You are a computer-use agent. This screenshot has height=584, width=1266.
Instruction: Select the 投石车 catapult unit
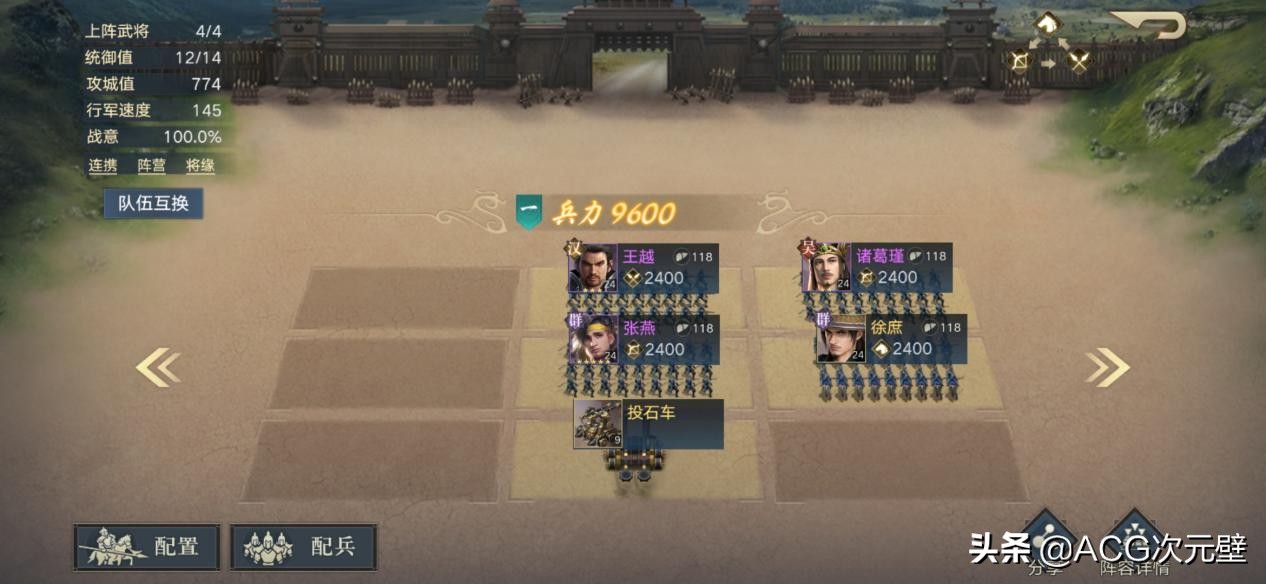click(598, 424)
